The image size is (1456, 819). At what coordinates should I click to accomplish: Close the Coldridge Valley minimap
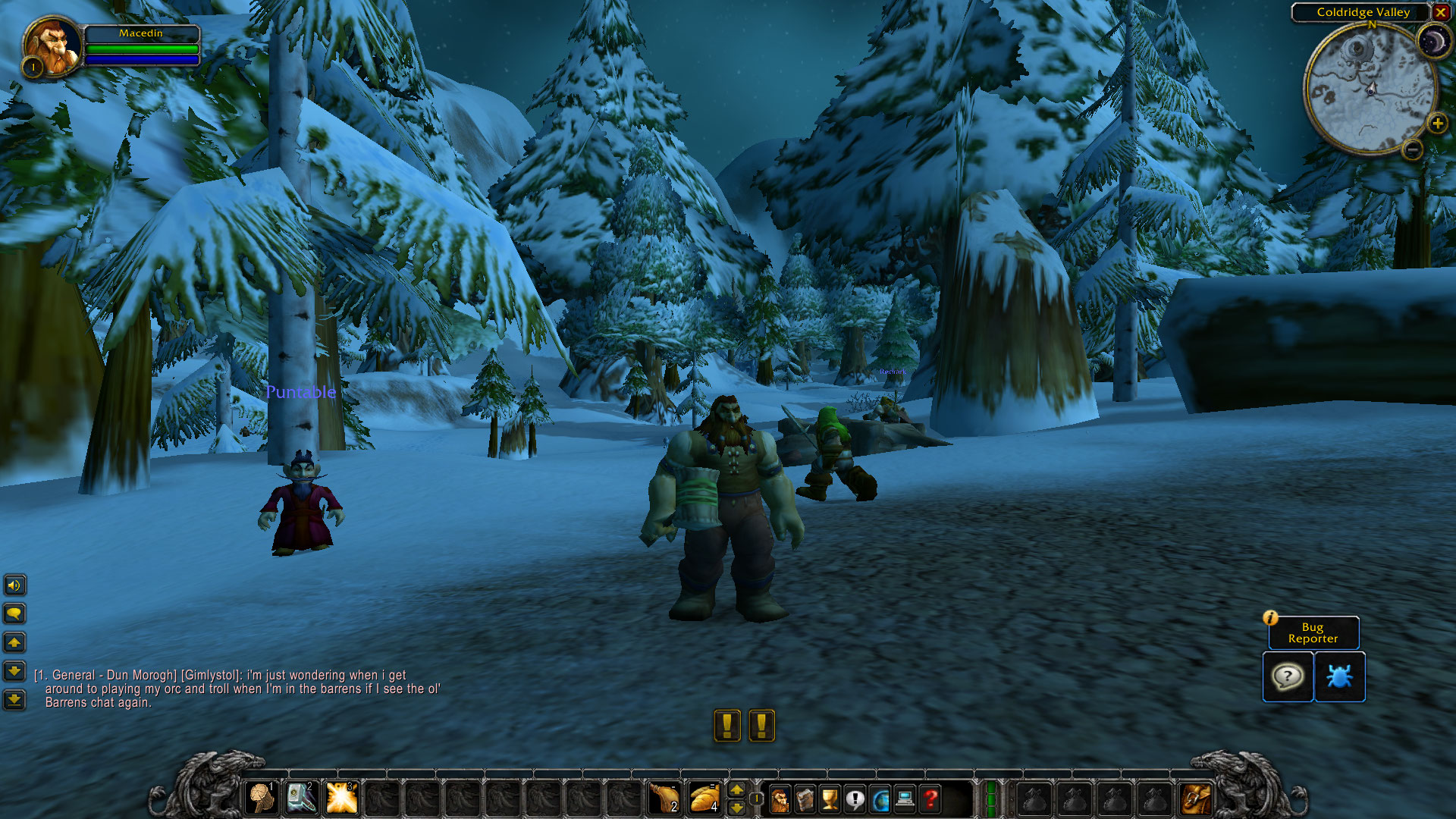[1440, 12]
